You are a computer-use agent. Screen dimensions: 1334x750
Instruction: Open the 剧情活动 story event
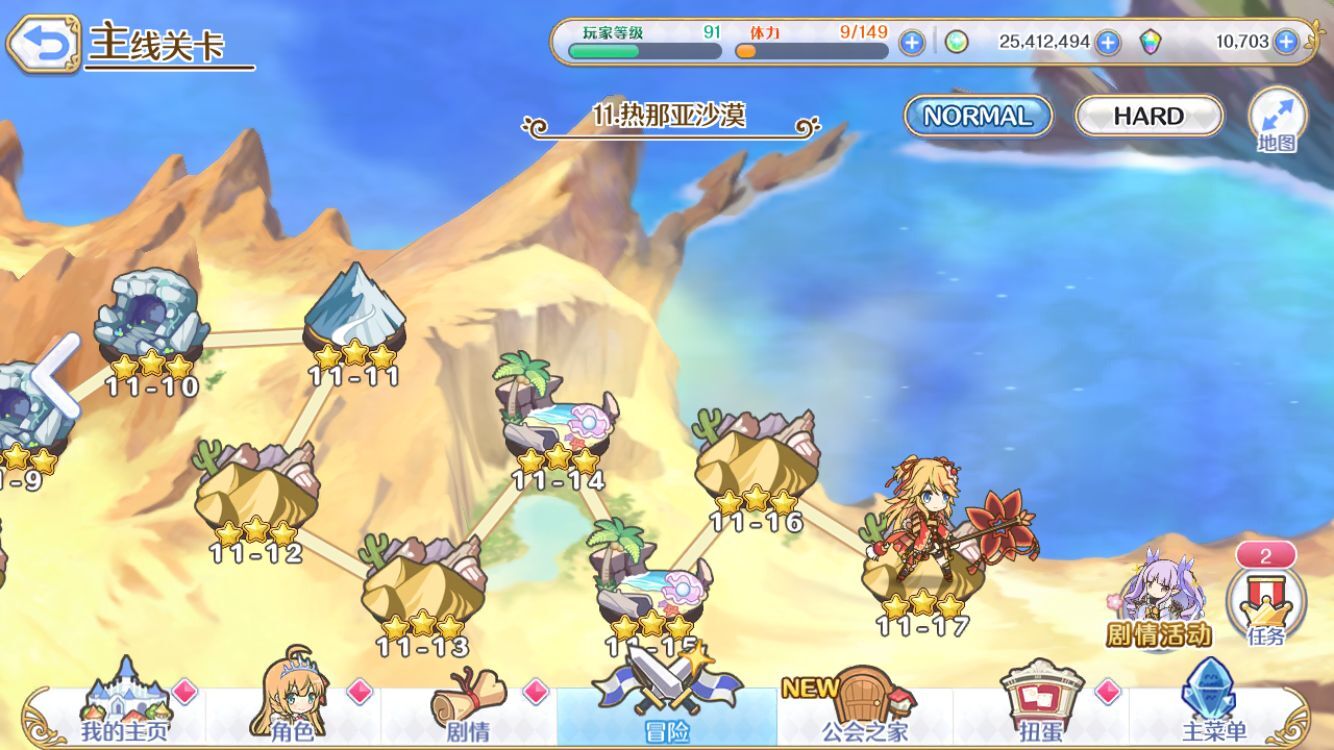point(1158,600)
